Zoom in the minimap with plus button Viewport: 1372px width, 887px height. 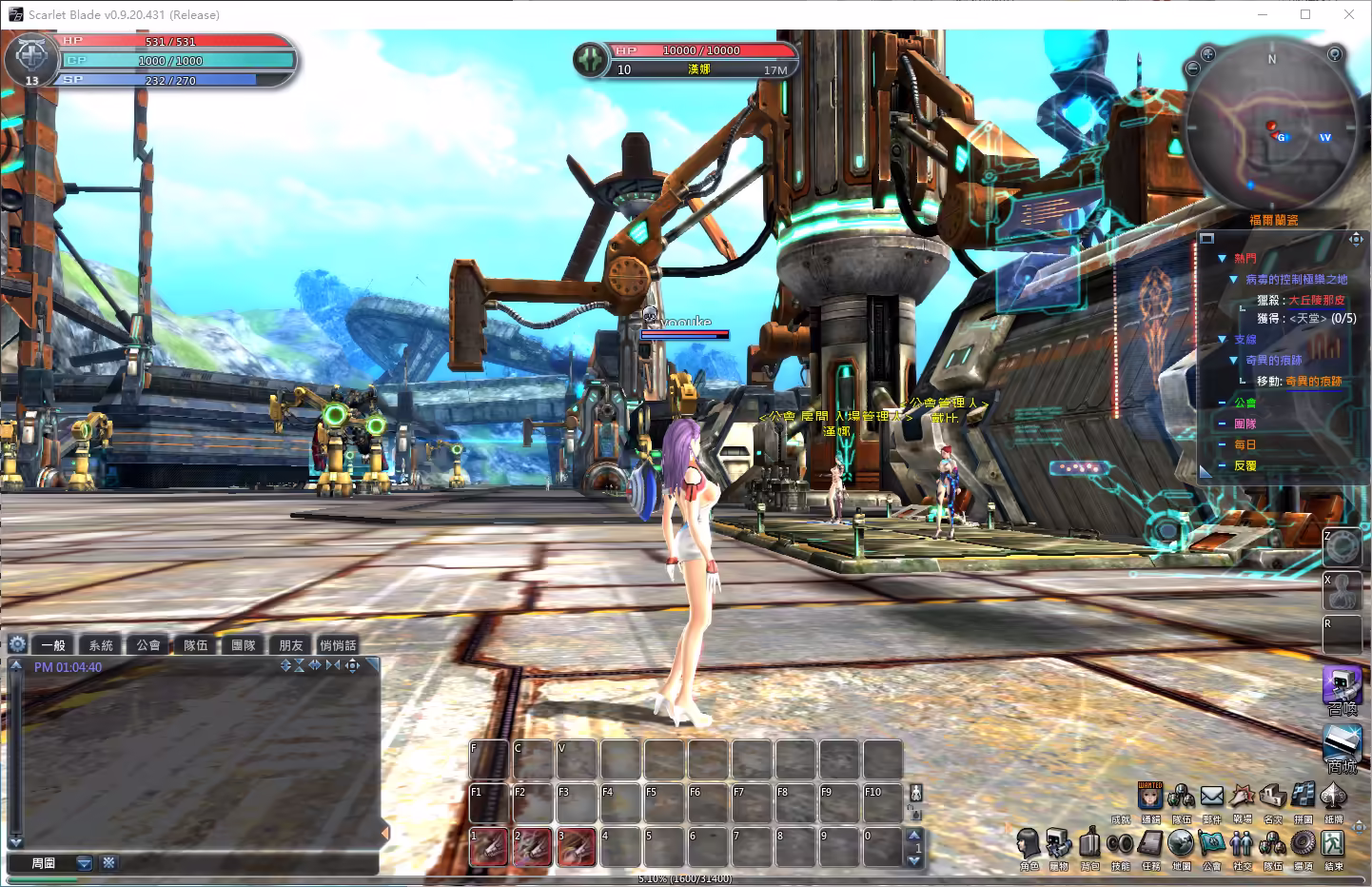point(1207,54)
